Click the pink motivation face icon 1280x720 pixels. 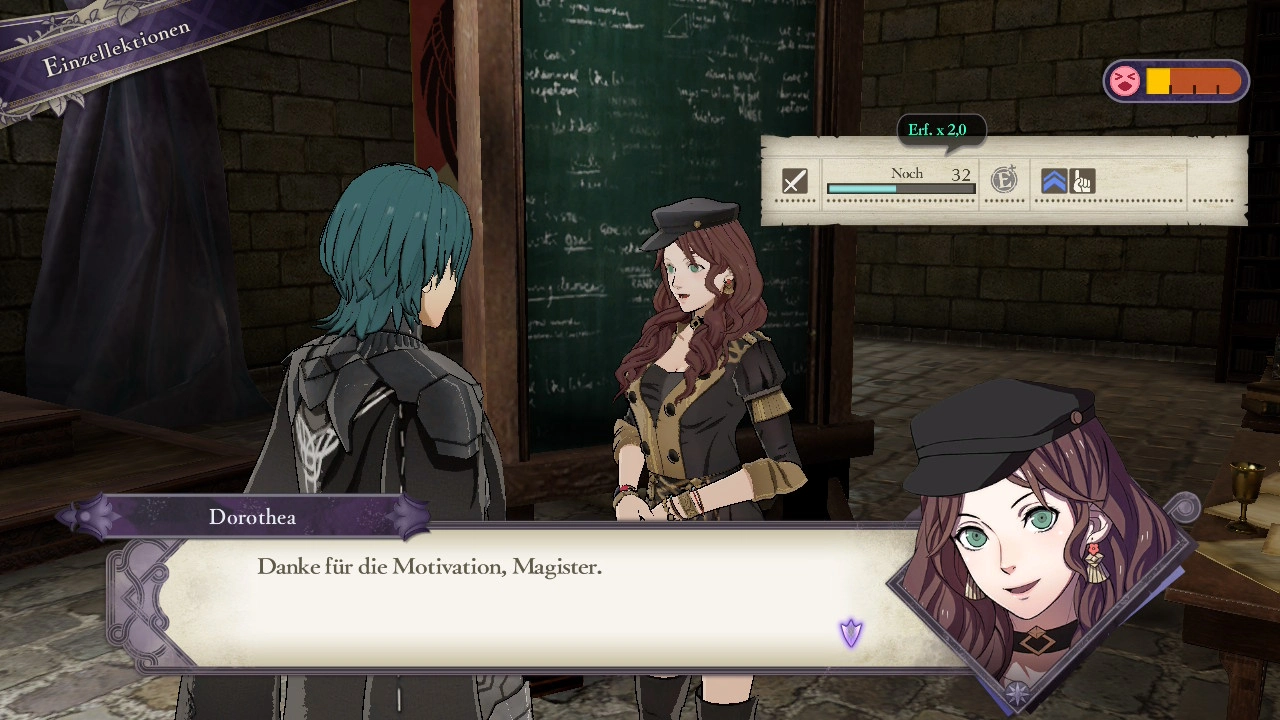1124,81
